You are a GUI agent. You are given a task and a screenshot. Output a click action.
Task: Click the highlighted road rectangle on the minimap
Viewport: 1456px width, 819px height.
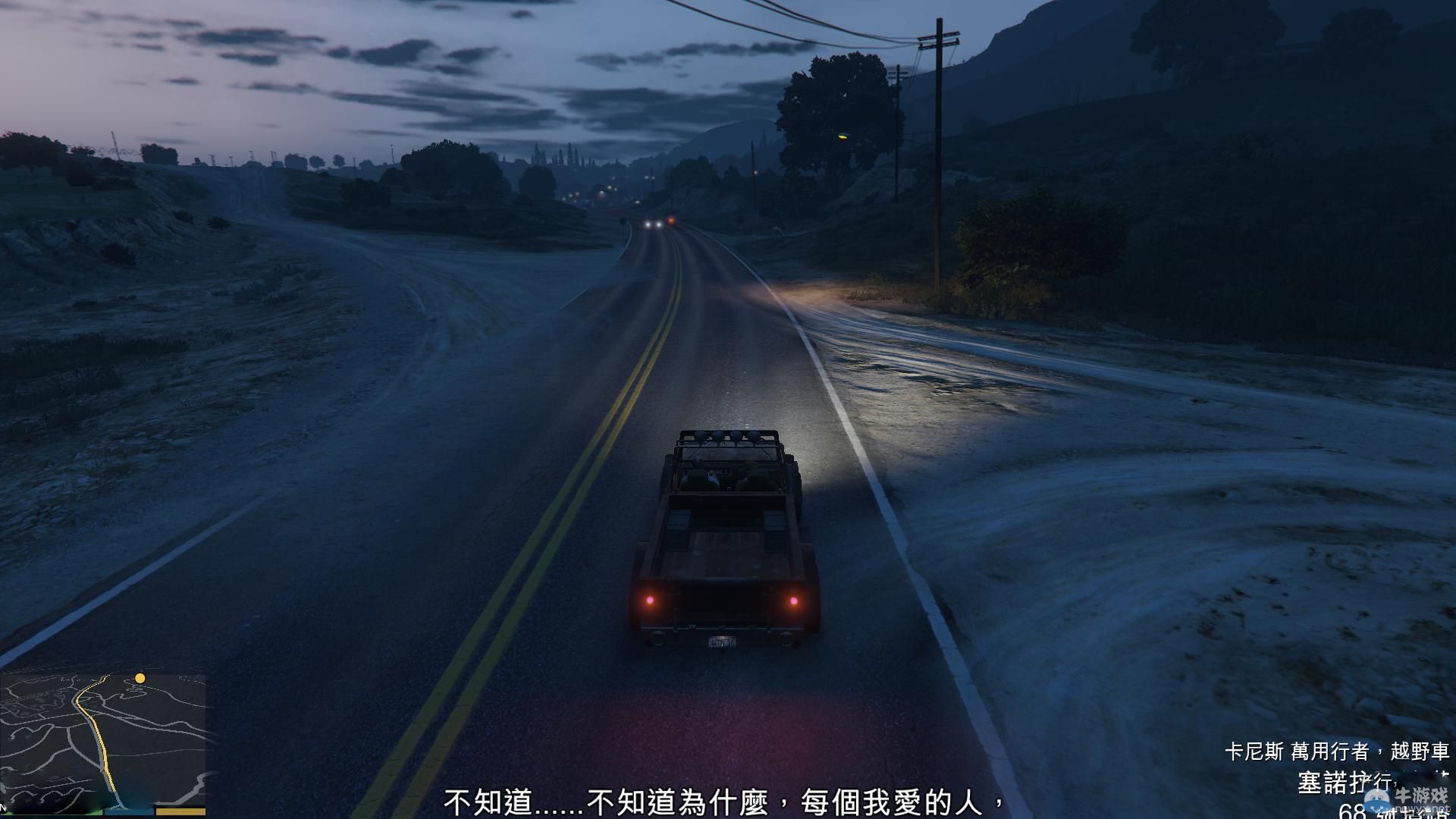point(180,810)
